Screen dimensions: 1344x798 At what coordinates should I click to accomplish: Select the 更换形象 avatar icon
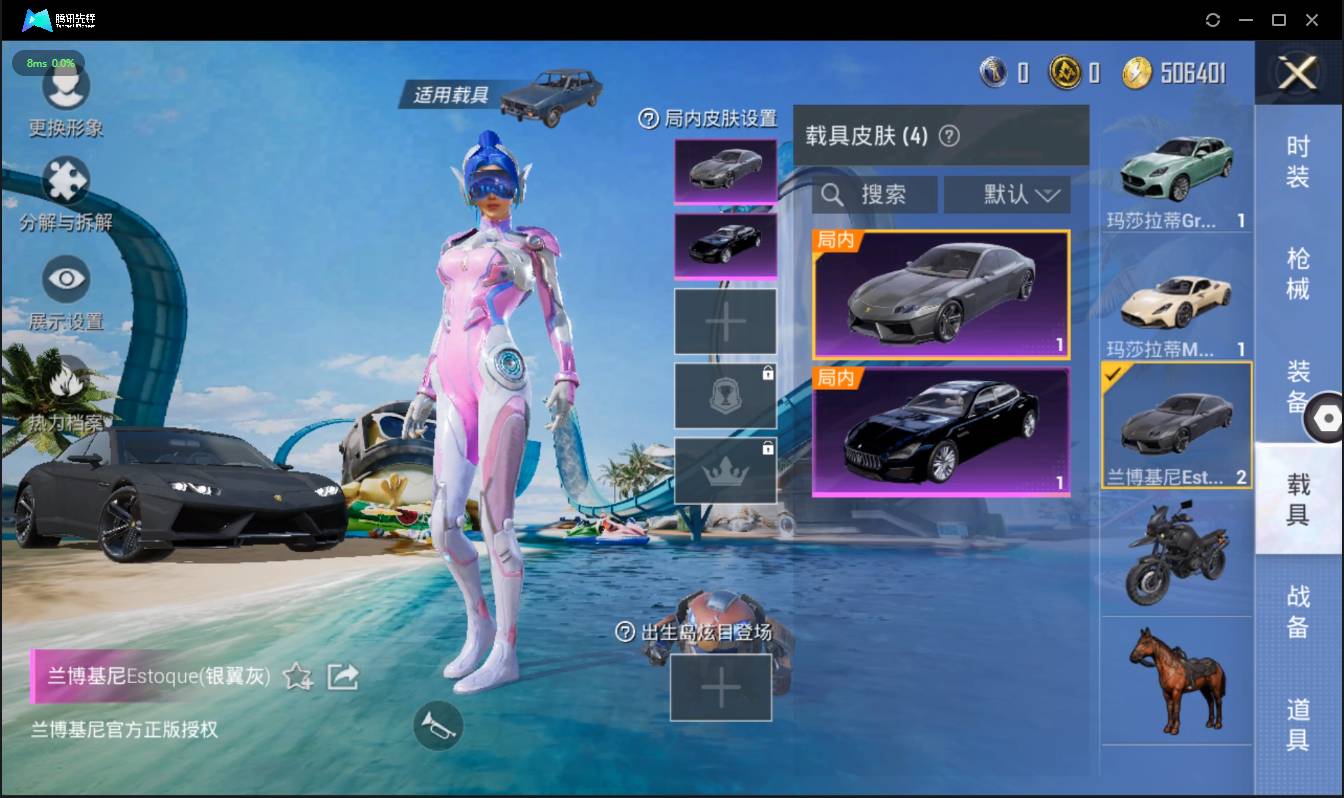point(66,90)
